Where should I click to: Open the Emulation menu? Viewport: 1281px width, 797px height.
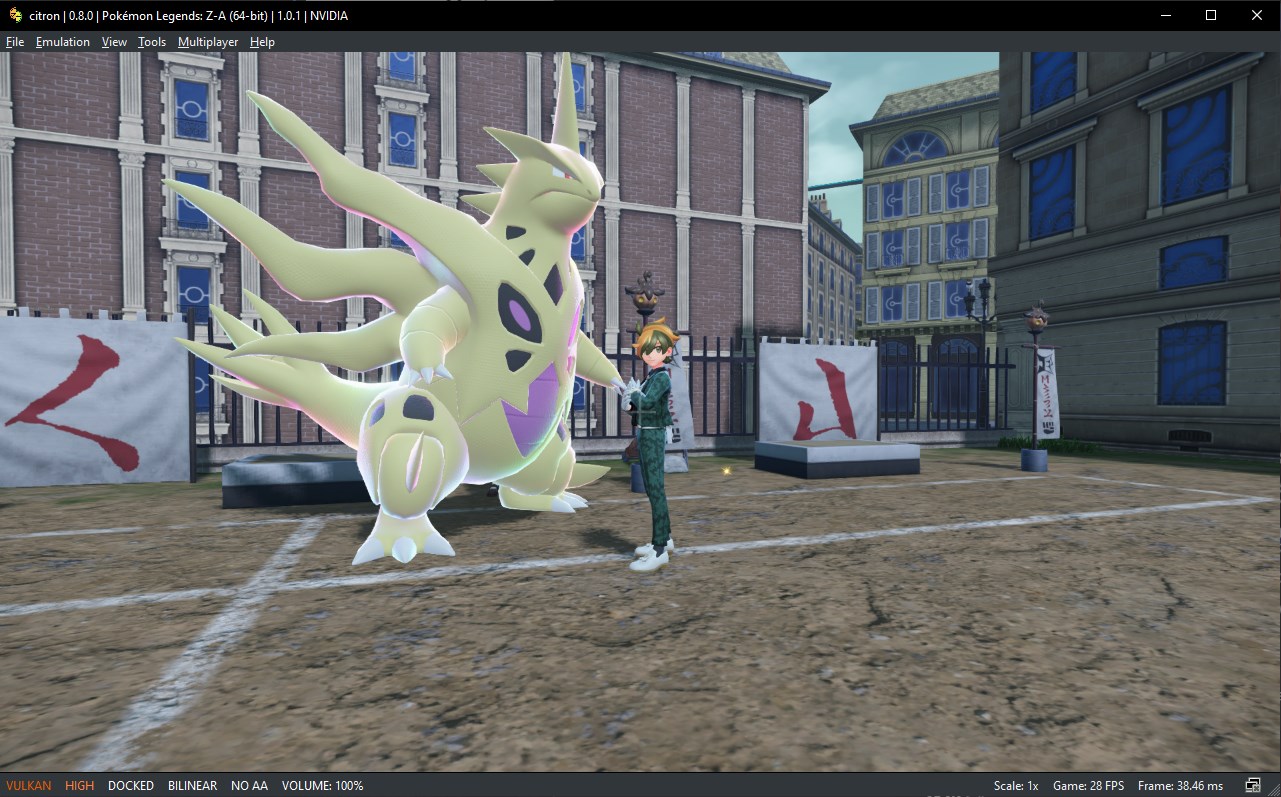point(62,42)
